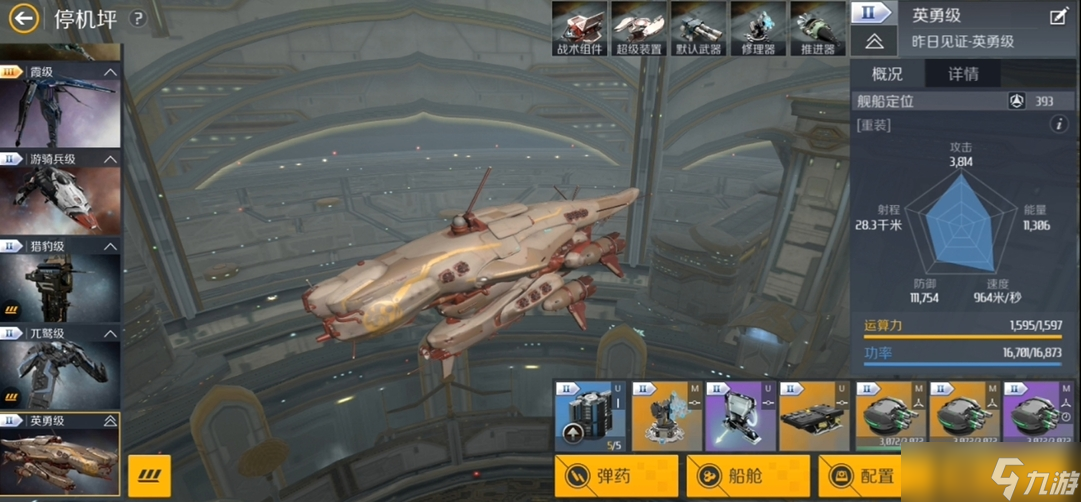Switch to the 详情 details tab
This screenshot has width=1081, height=502.
click(x=963, y=74)
